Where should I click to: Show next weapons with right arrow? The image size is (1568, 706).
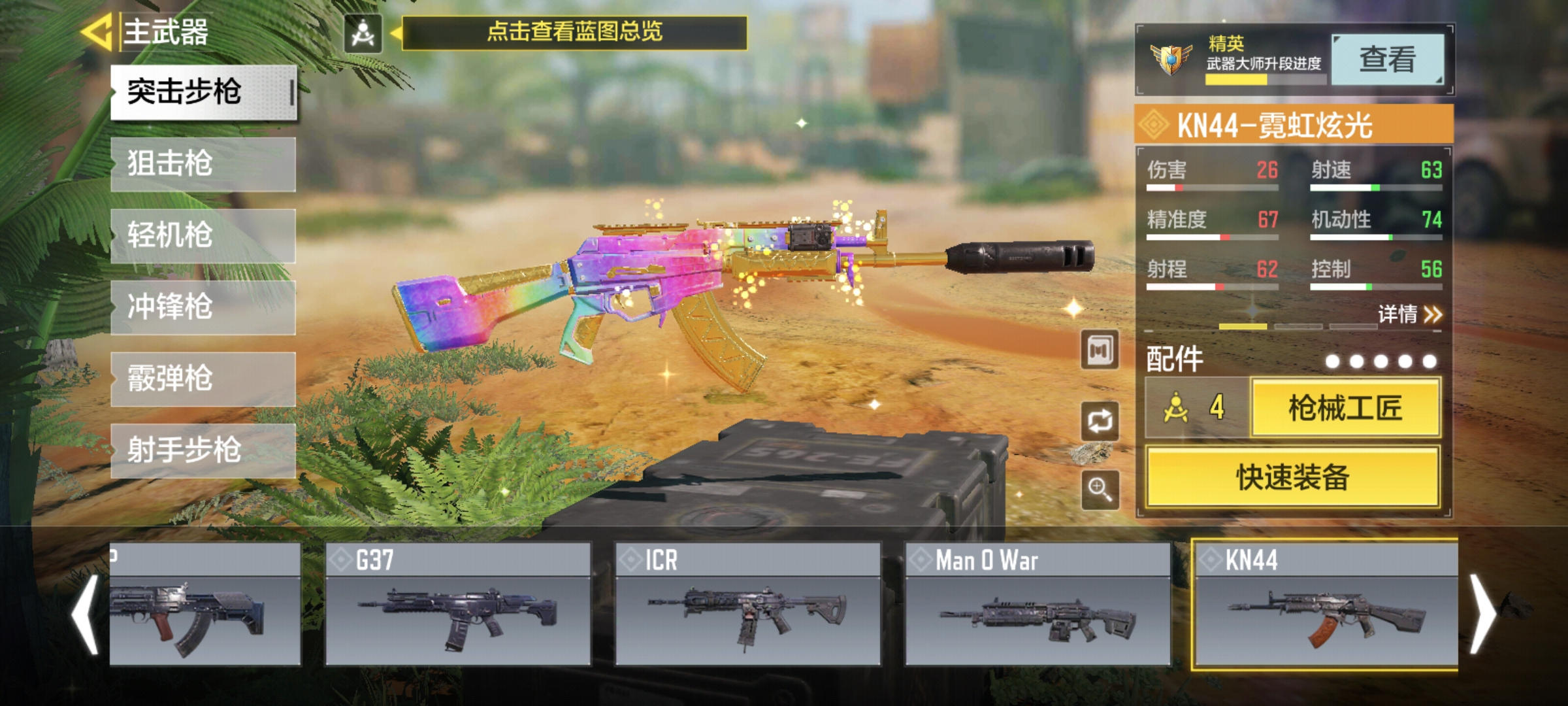(x=1482, y=614)
